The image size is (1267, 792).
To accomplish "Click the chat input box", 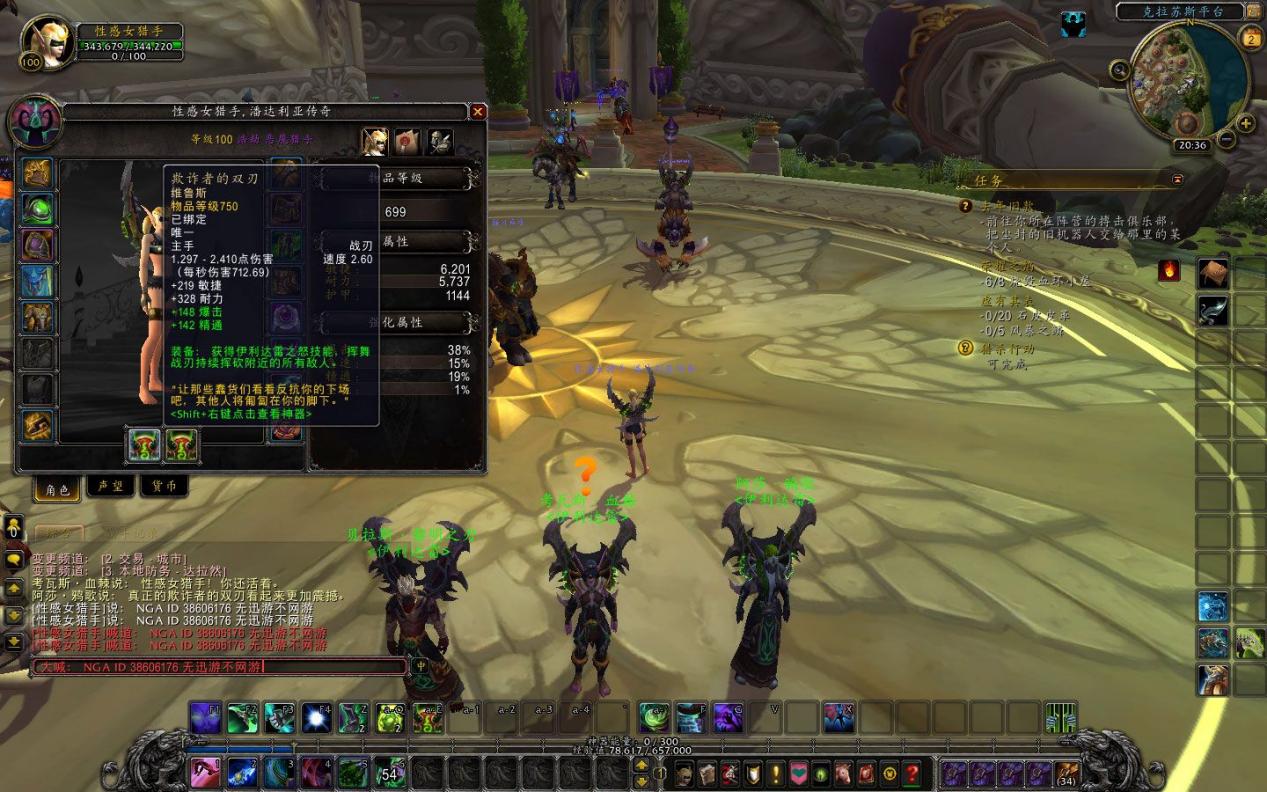I will click(220, 667).
